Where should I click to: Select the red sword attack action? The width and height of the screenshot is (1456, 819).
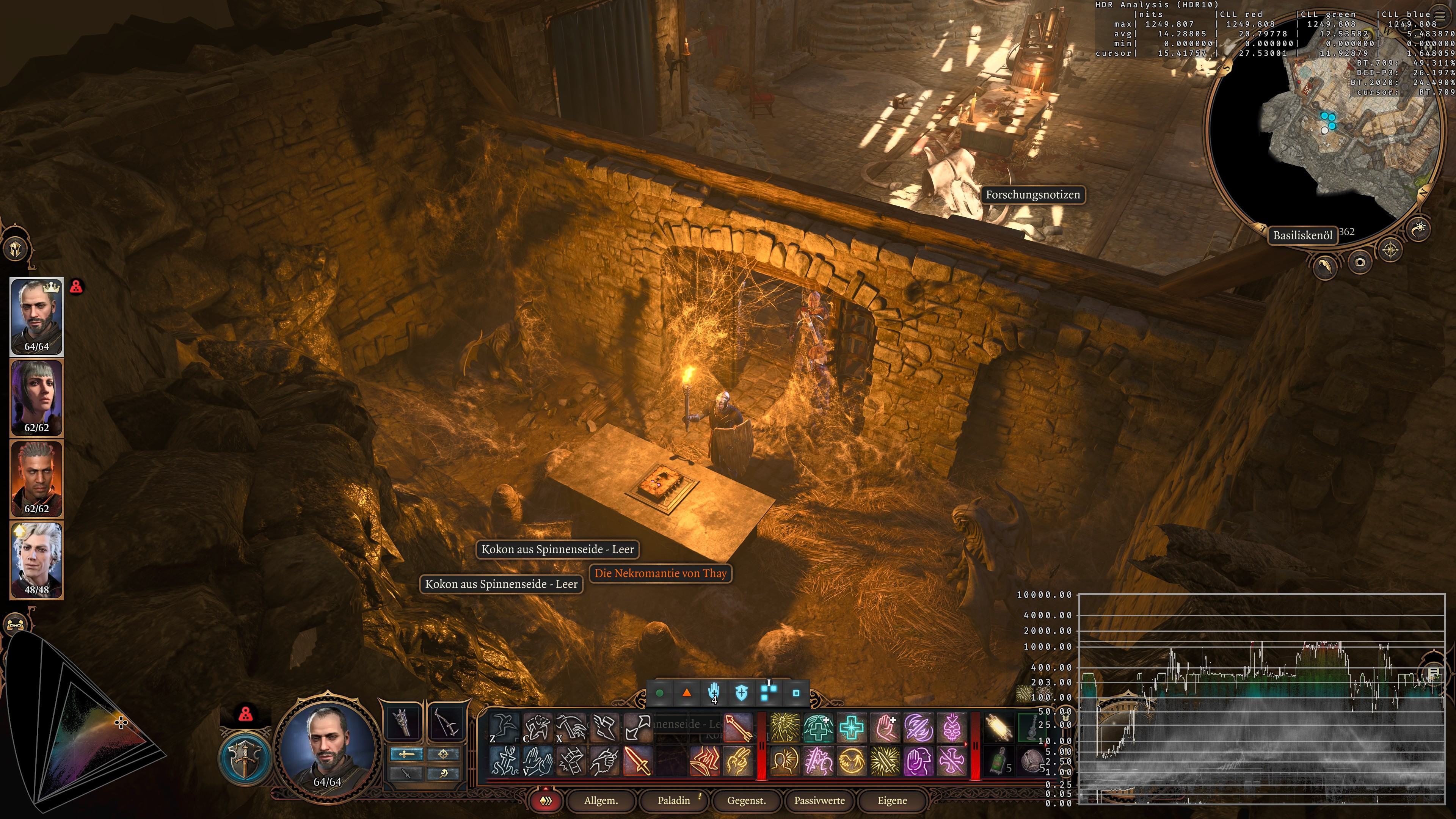click(x=637, y=760)
